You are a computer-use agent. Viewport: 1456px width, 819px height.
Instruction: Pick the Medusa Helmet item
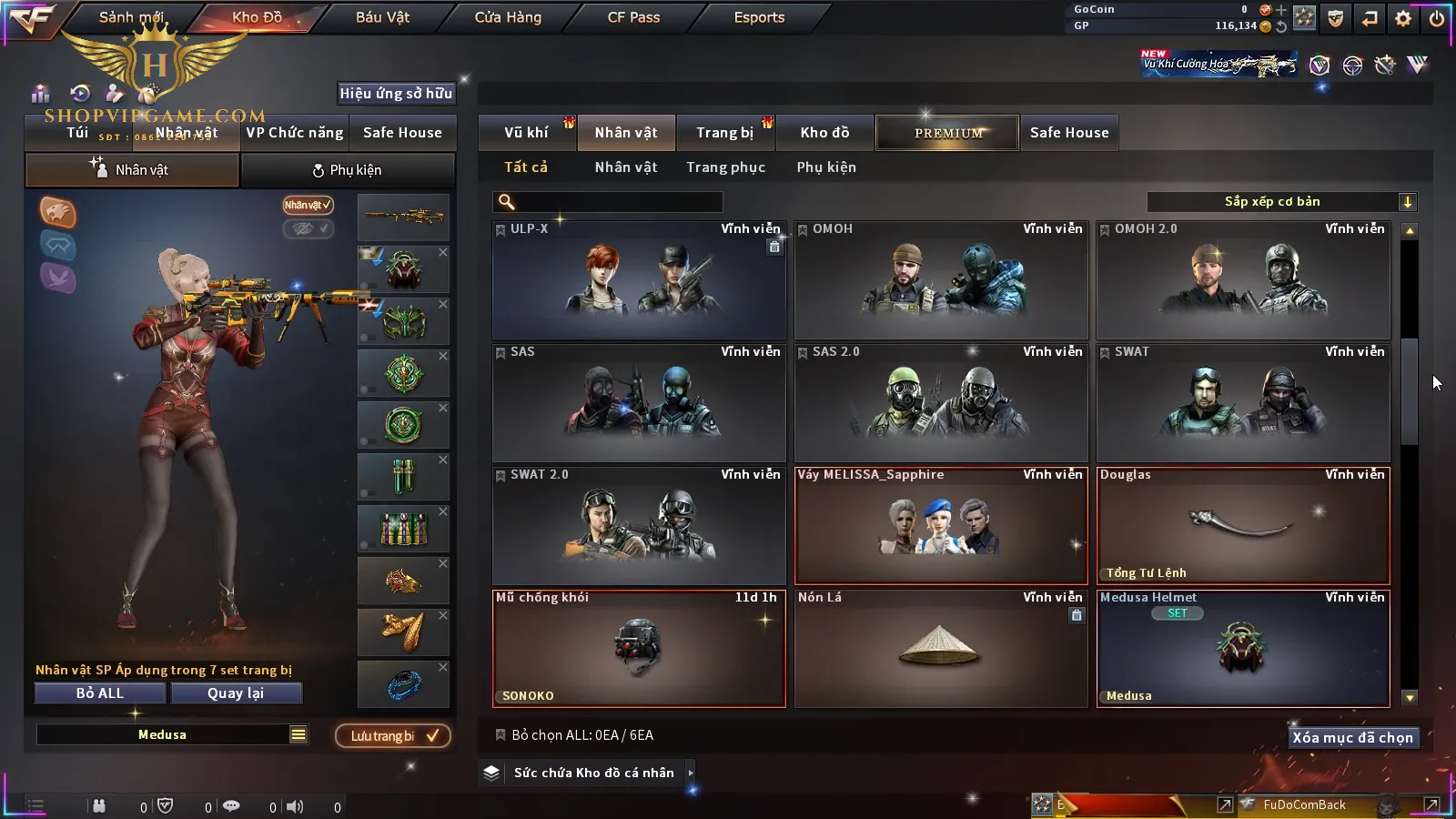pyautogui.click(x=1243, y=648)
